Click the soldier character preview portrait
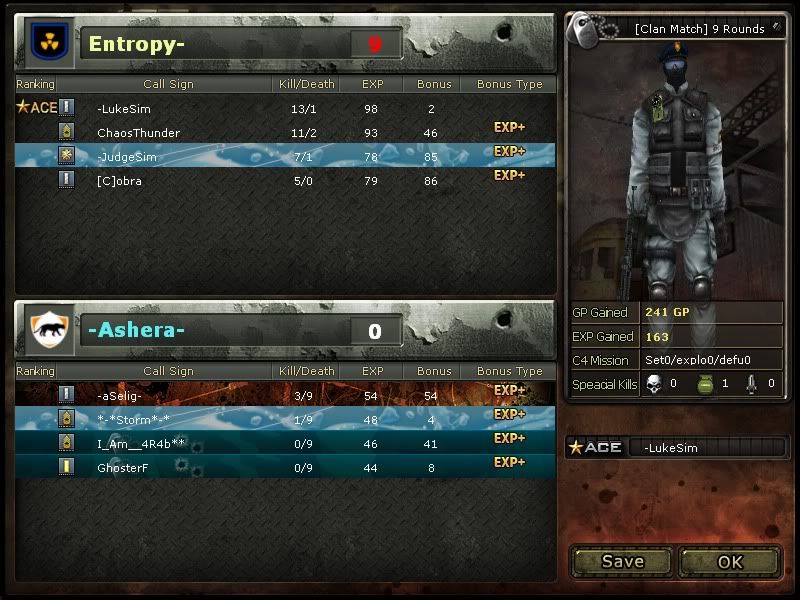Screen dimensions: 800x600 pos(671,170)
